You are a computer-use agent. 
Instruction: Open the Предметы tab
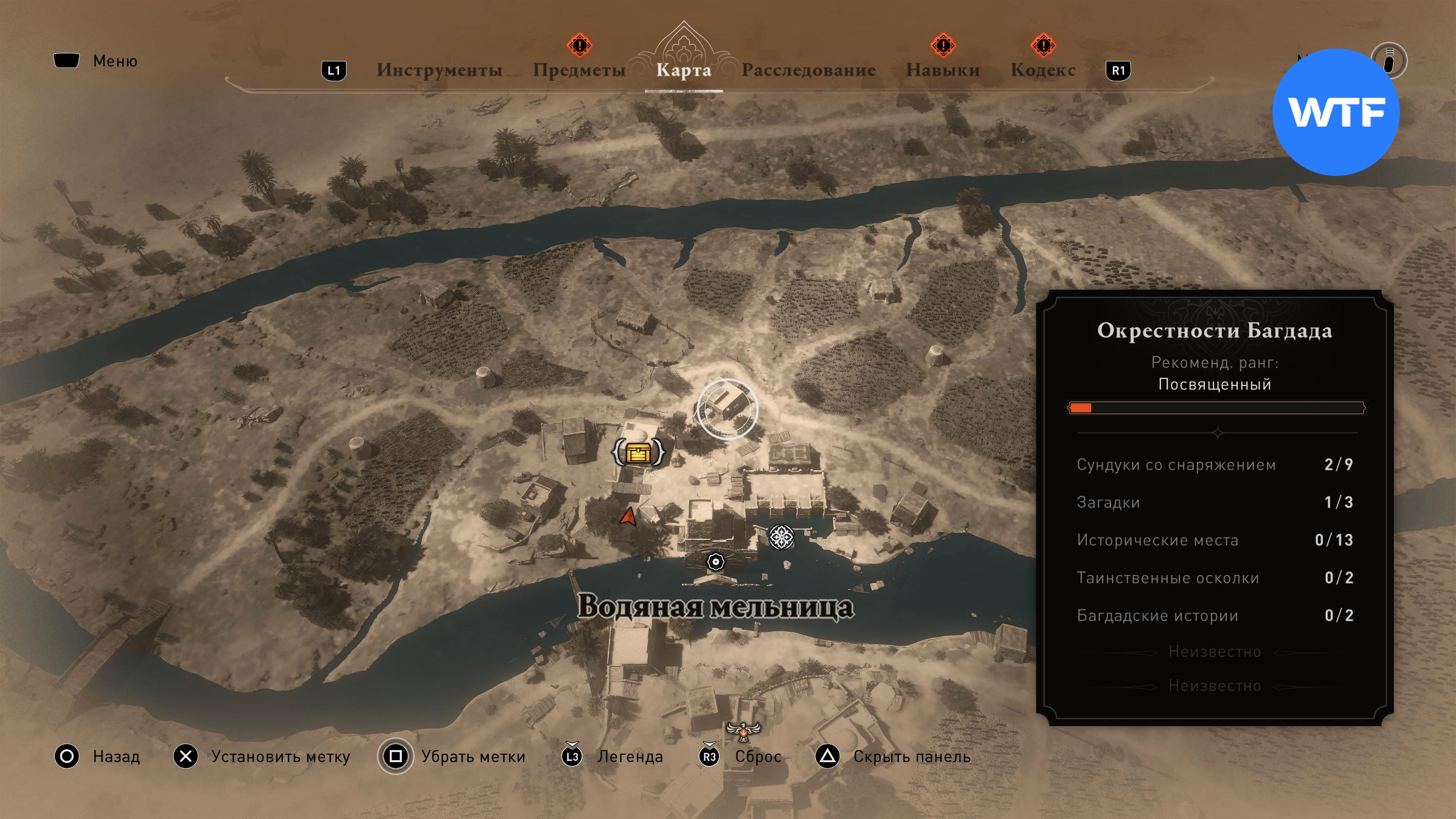(x=579, y=70)
